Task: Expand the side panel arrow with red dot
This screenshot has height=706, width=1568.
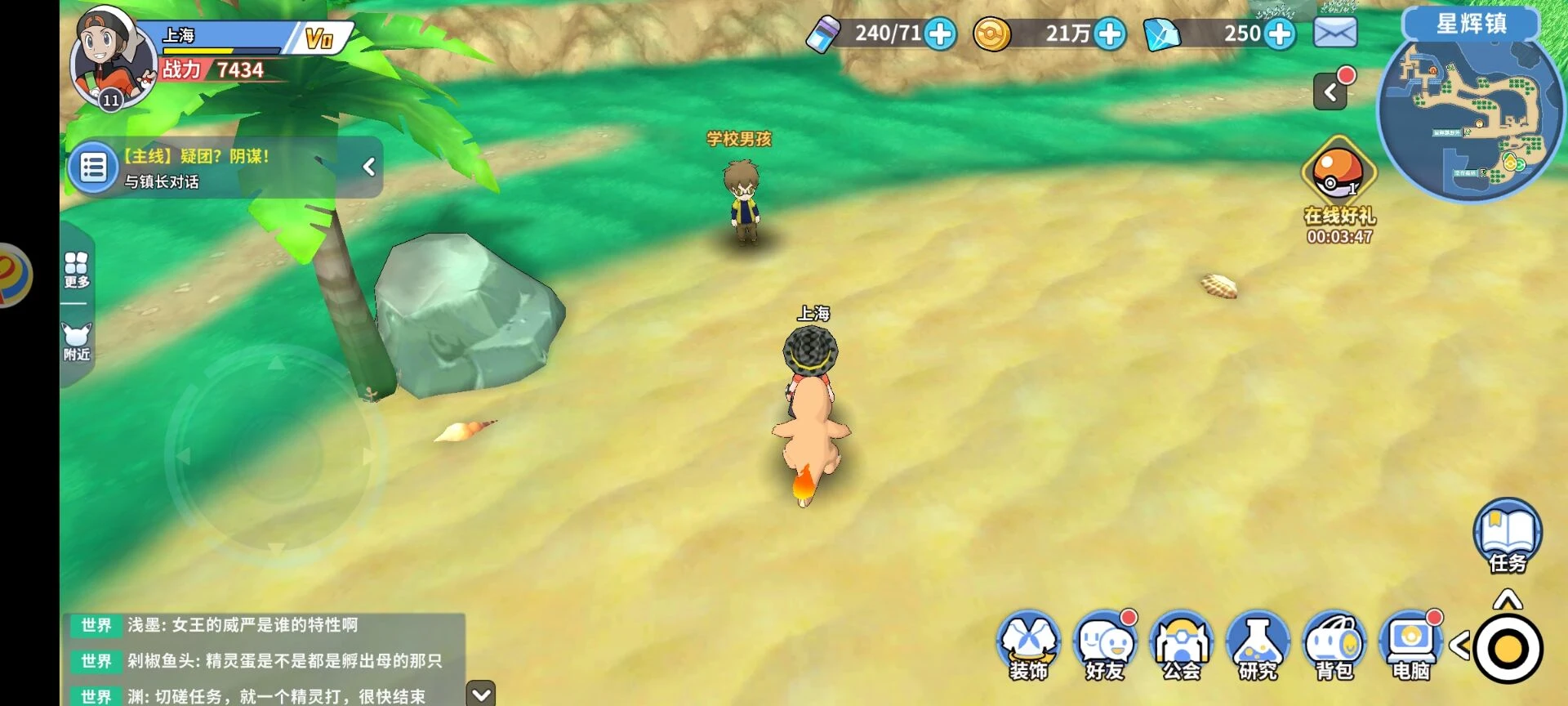Action: pyautogui.click(x=1331, y=92)
